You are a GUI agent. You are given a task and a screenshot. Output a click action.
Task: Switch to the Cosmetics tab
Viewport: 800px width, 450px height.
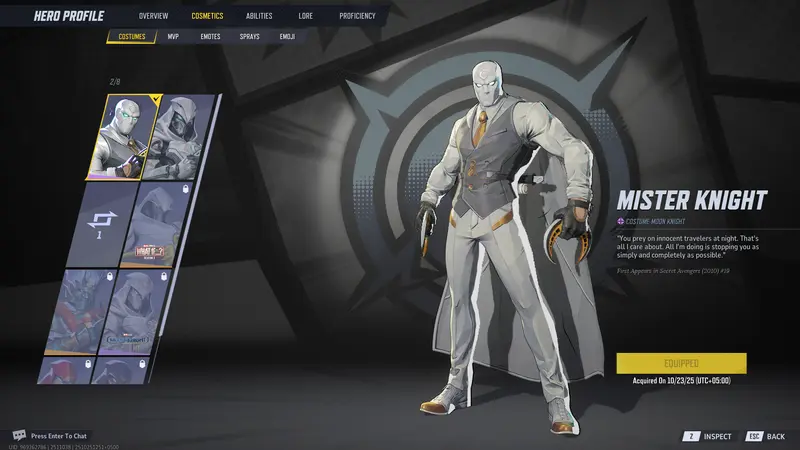pos(207,16)
